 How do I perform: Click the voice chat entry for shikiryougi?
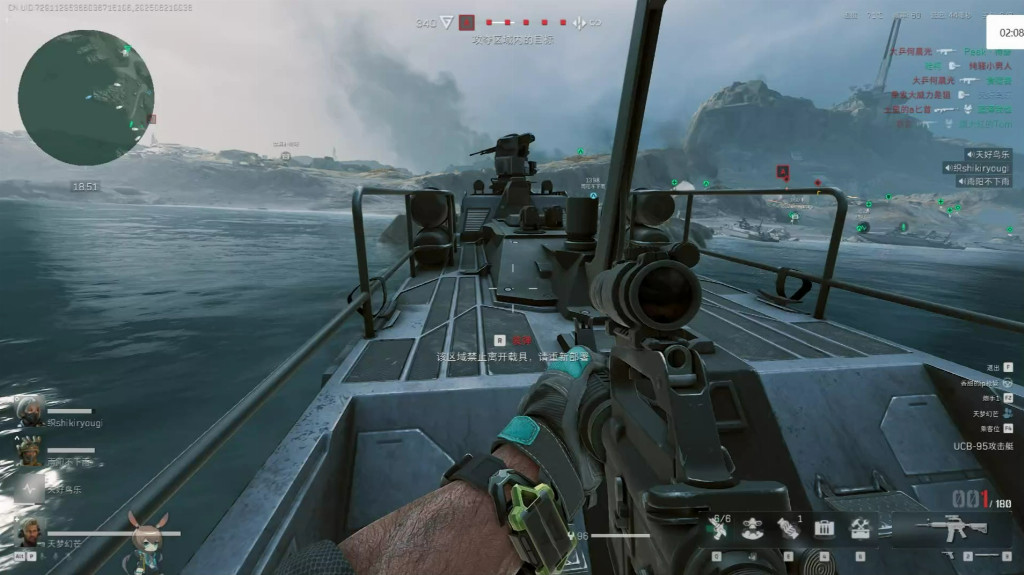(x=976, y=168)
